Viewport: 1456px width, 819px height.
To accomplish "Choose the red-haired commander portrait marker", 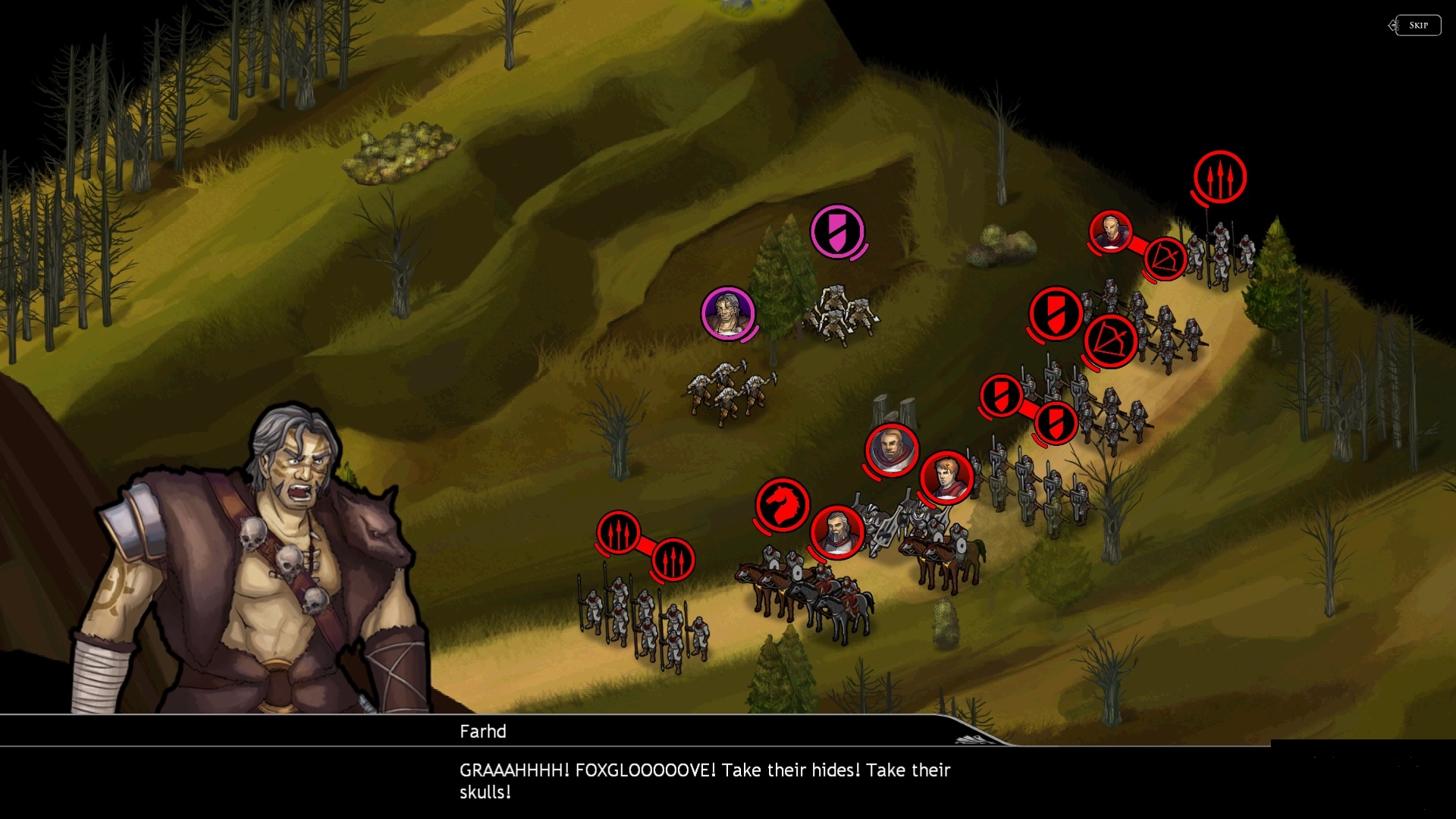I will [946, 477].
